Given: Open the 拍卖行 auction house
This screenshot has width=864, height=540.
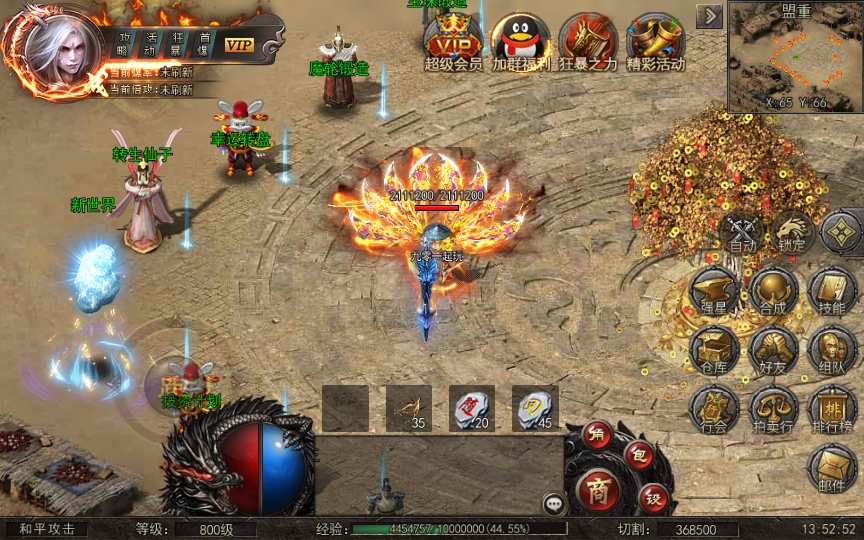Looking at the screenshot, I should 773,407.
